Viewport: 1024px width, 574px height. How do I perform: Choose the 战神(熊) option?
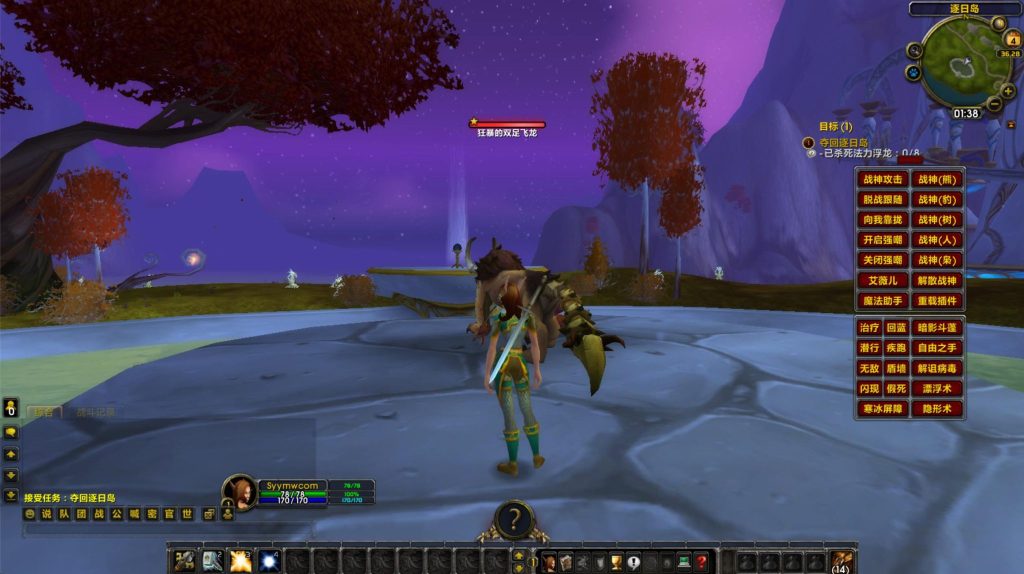(938, 180)
